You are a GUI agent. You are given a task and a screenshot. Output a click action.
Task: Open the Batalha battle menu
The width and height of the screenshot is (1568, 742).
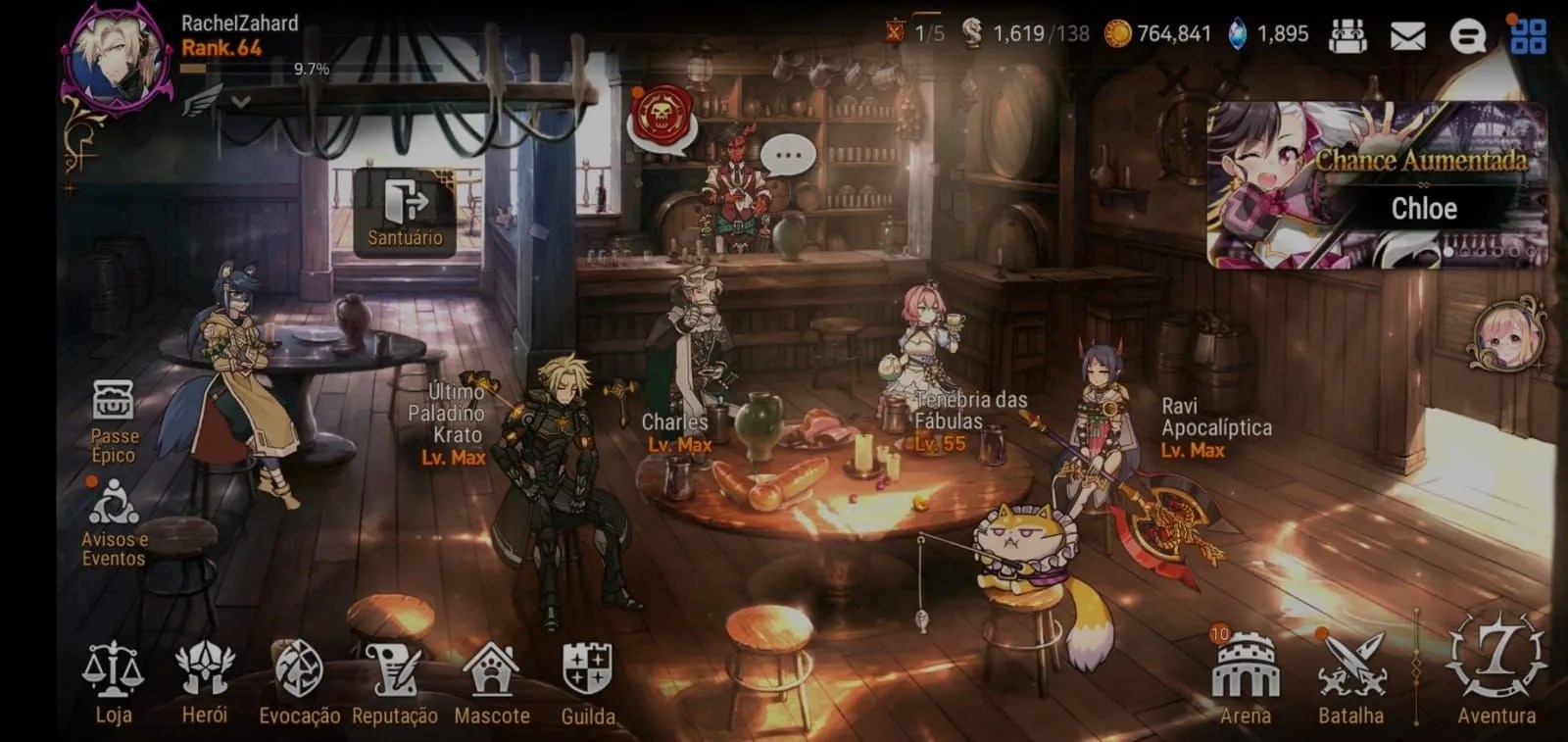(x=1350, y=678)
